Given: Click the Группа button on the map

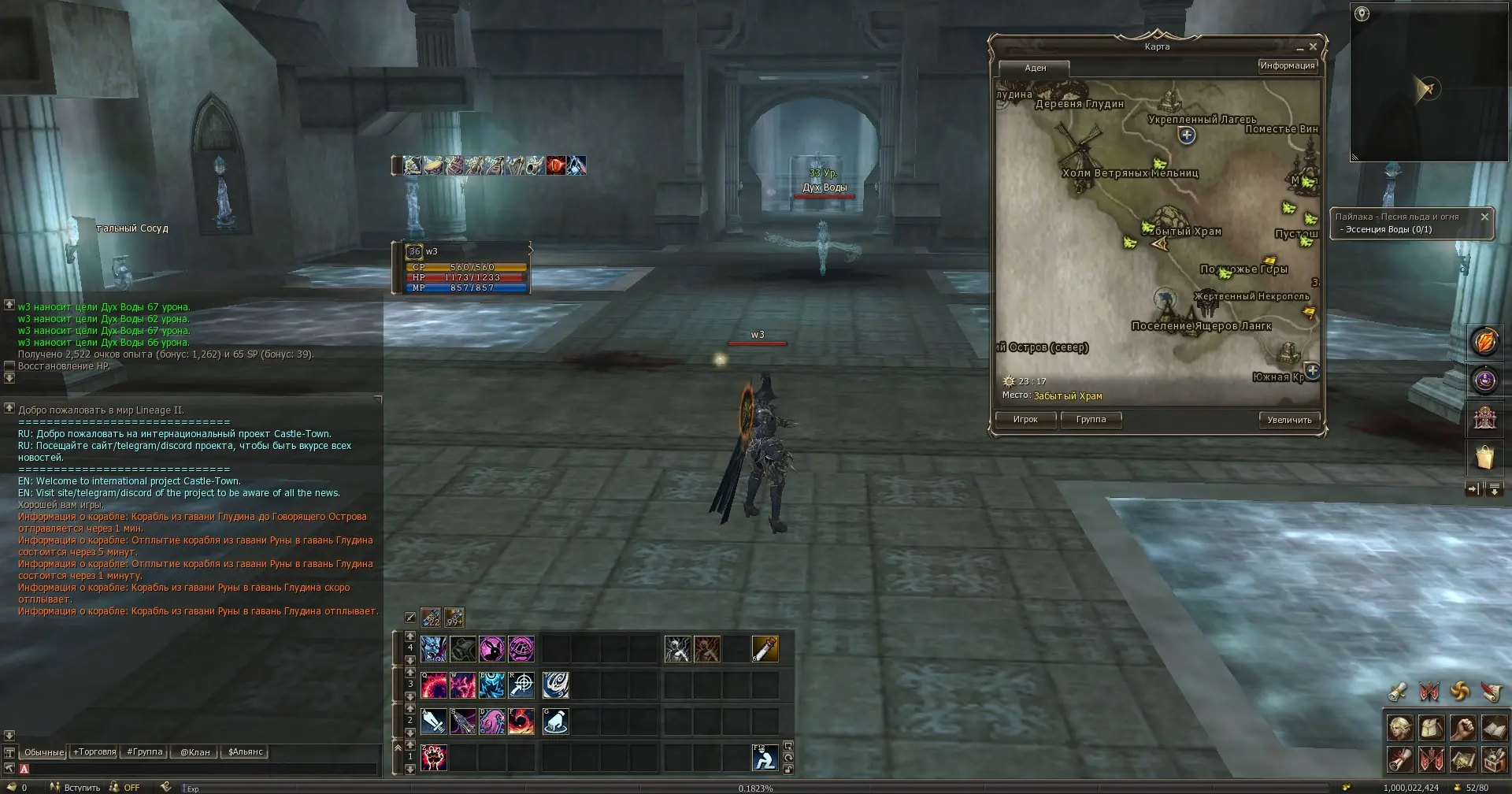Looking at the screenshot, I should point(1091,420).
